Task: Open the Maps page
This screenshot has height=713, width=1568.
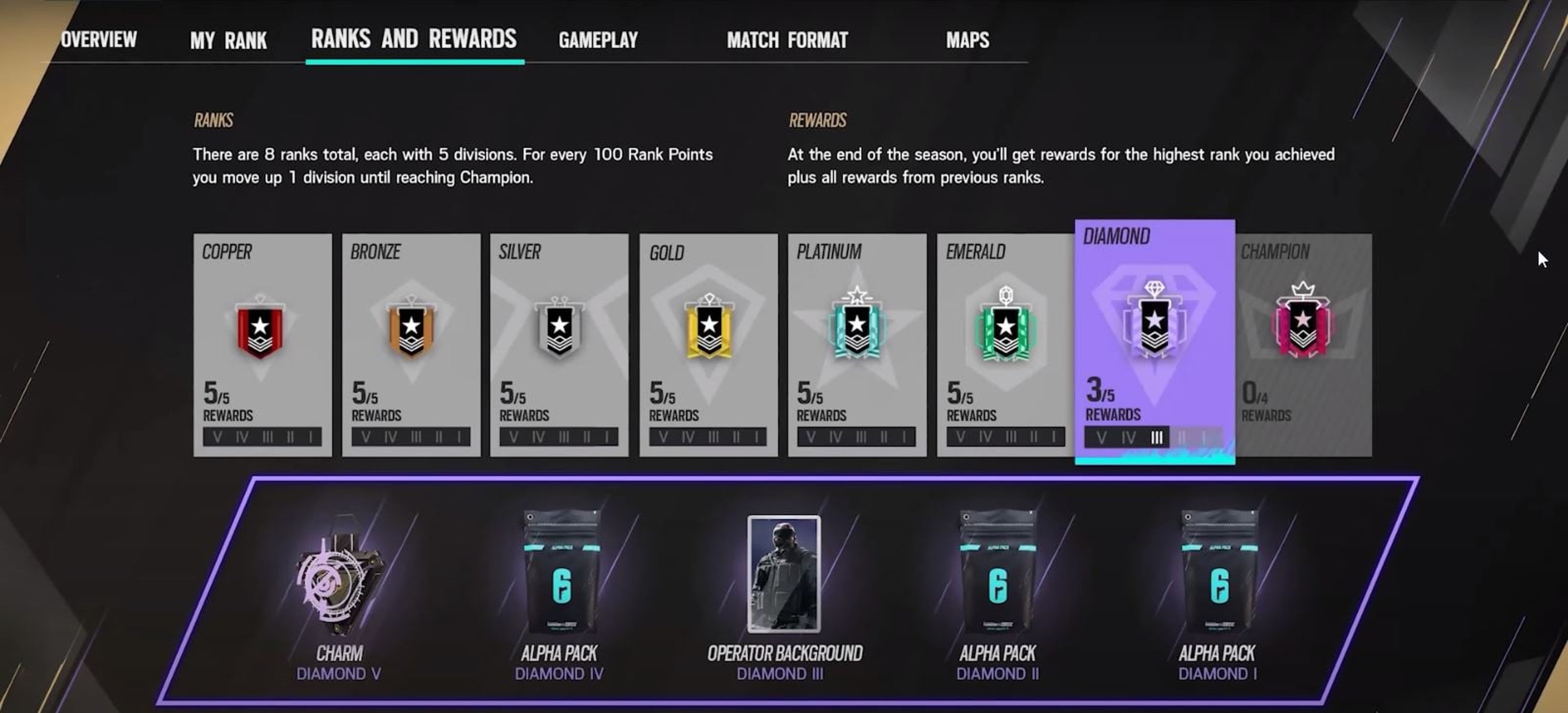Action: (967, 40)
